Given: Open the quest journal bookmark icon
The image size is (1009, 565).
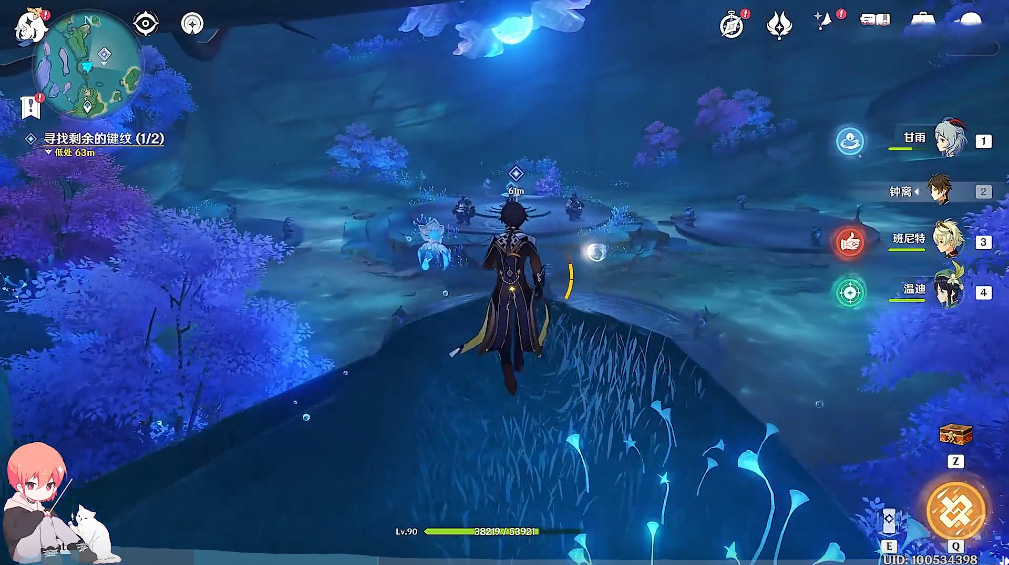Looking at the screenshot, I should point(30,106).
